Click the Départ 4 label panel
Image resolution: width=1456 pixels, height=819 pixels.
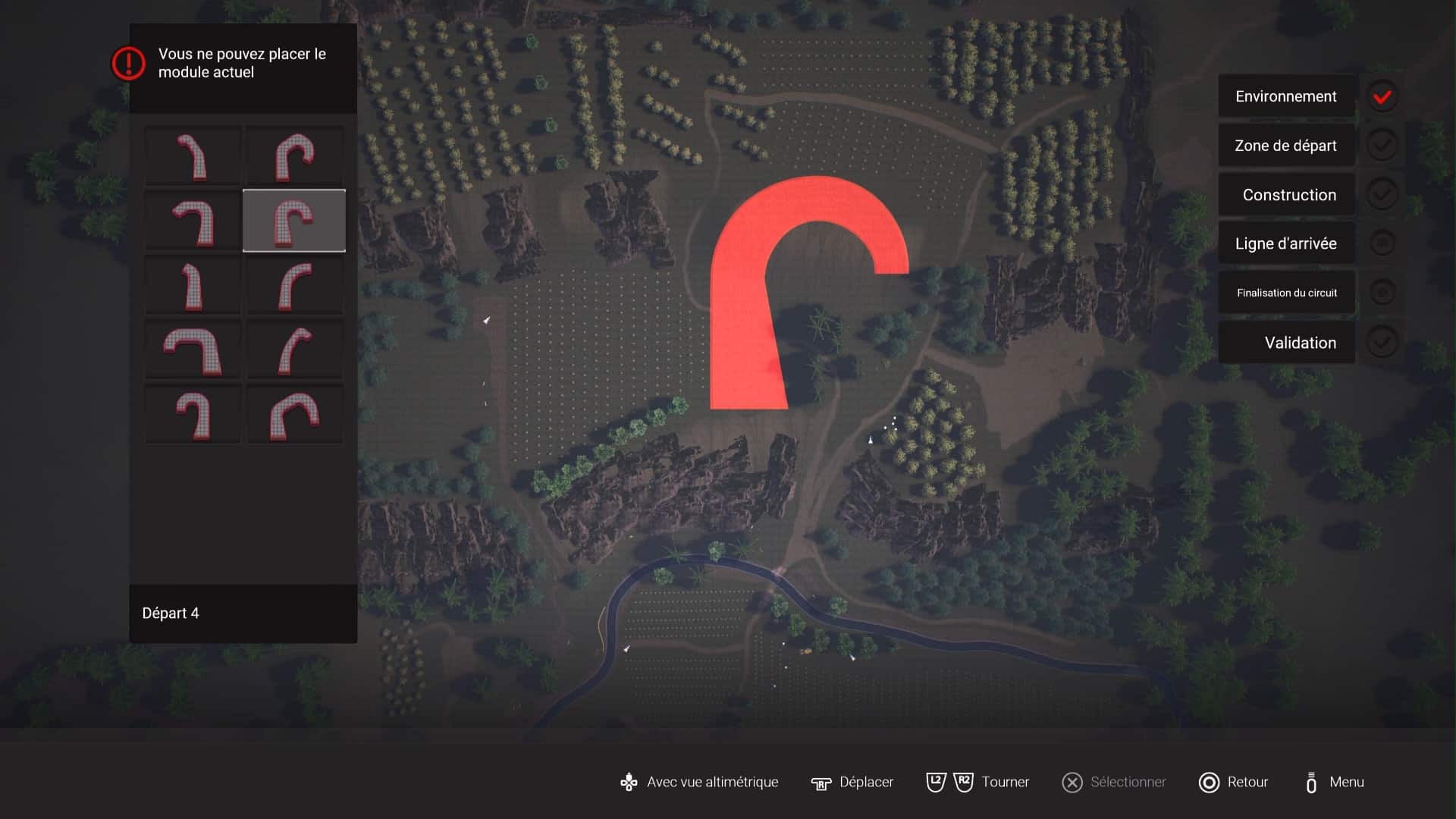(x=243, y=613)
